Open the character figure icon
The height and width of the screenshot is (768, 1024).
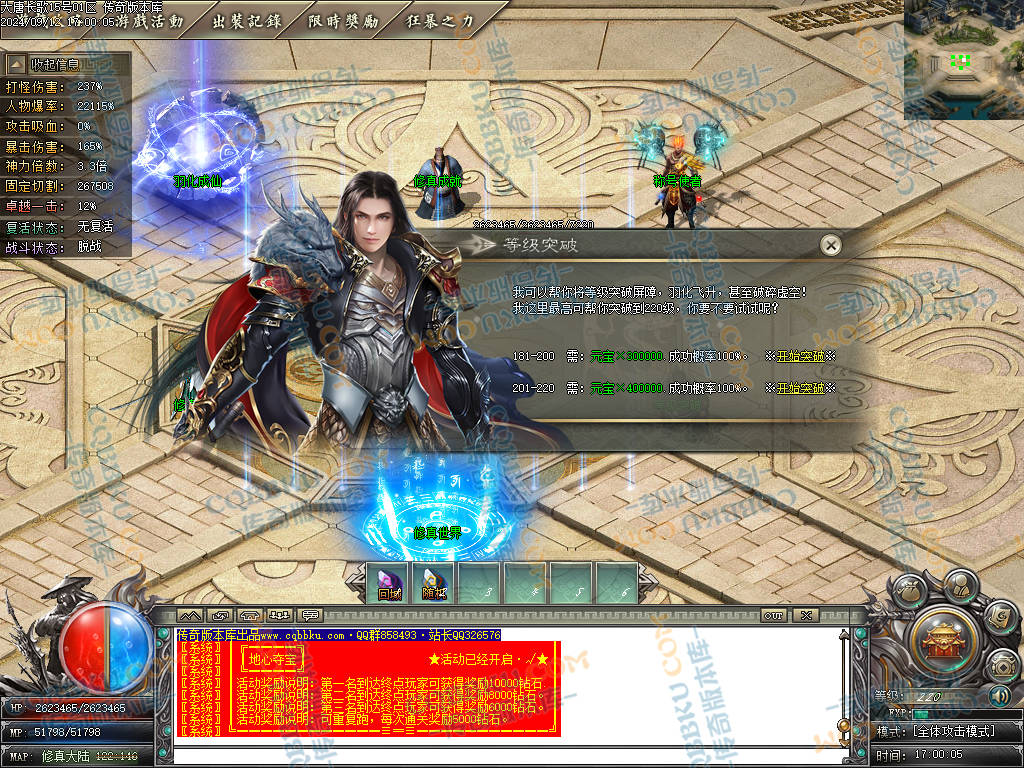pos(958,584)
